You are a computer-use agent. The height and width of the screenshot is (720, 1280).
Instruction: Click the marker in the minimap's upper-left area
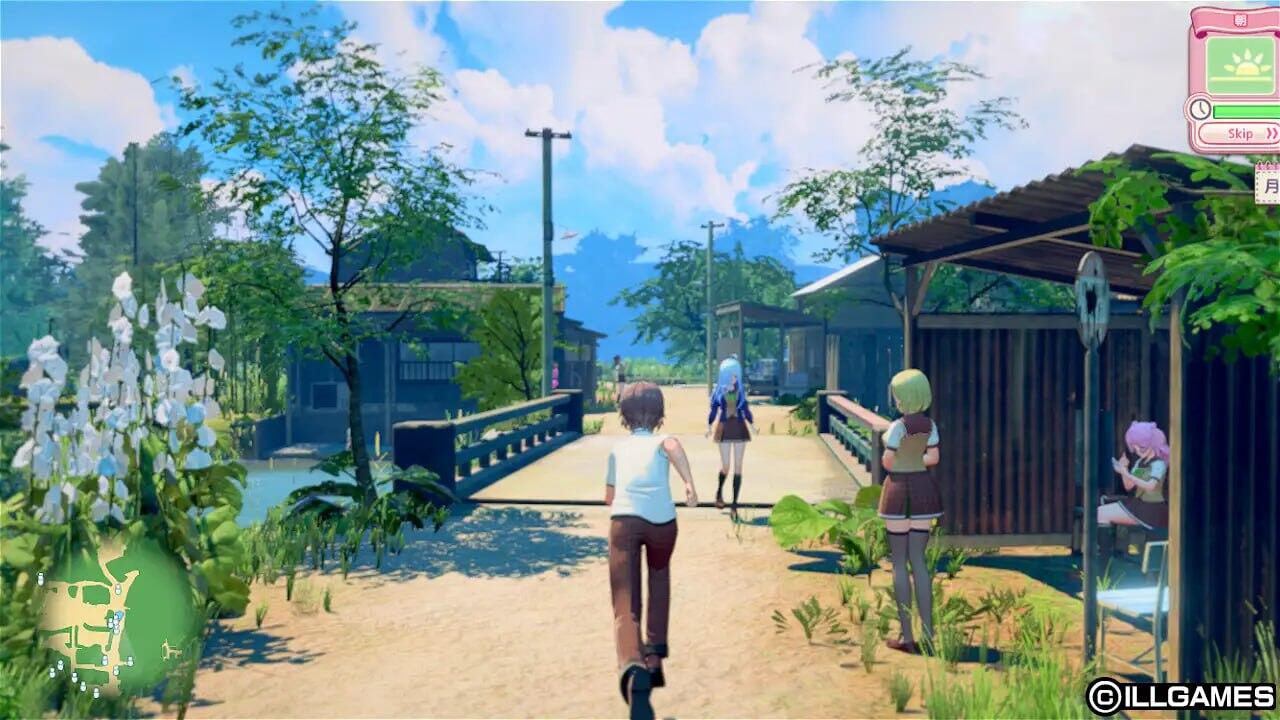41,577
